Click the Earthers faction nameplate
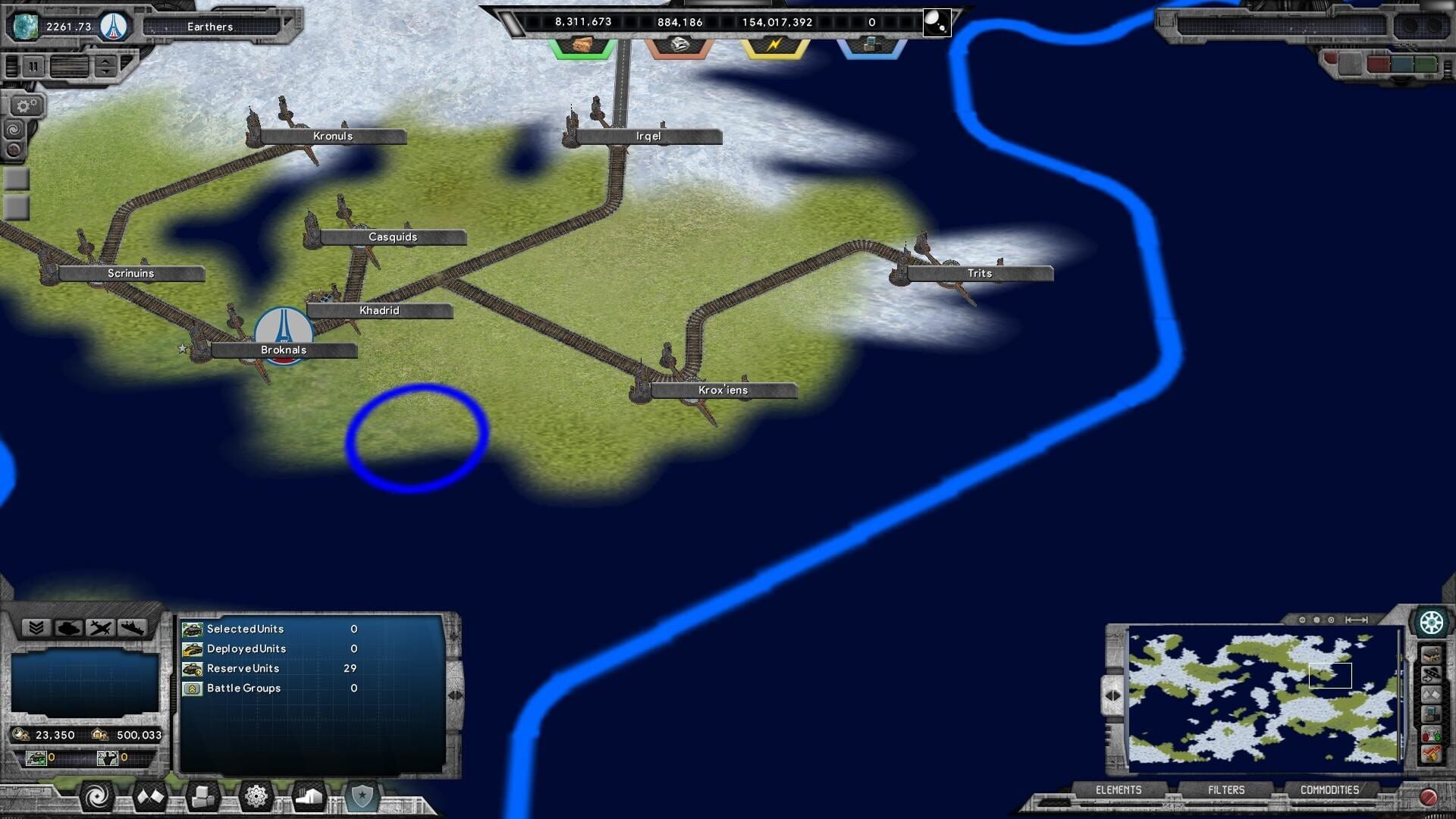 [x=209, y=27]
